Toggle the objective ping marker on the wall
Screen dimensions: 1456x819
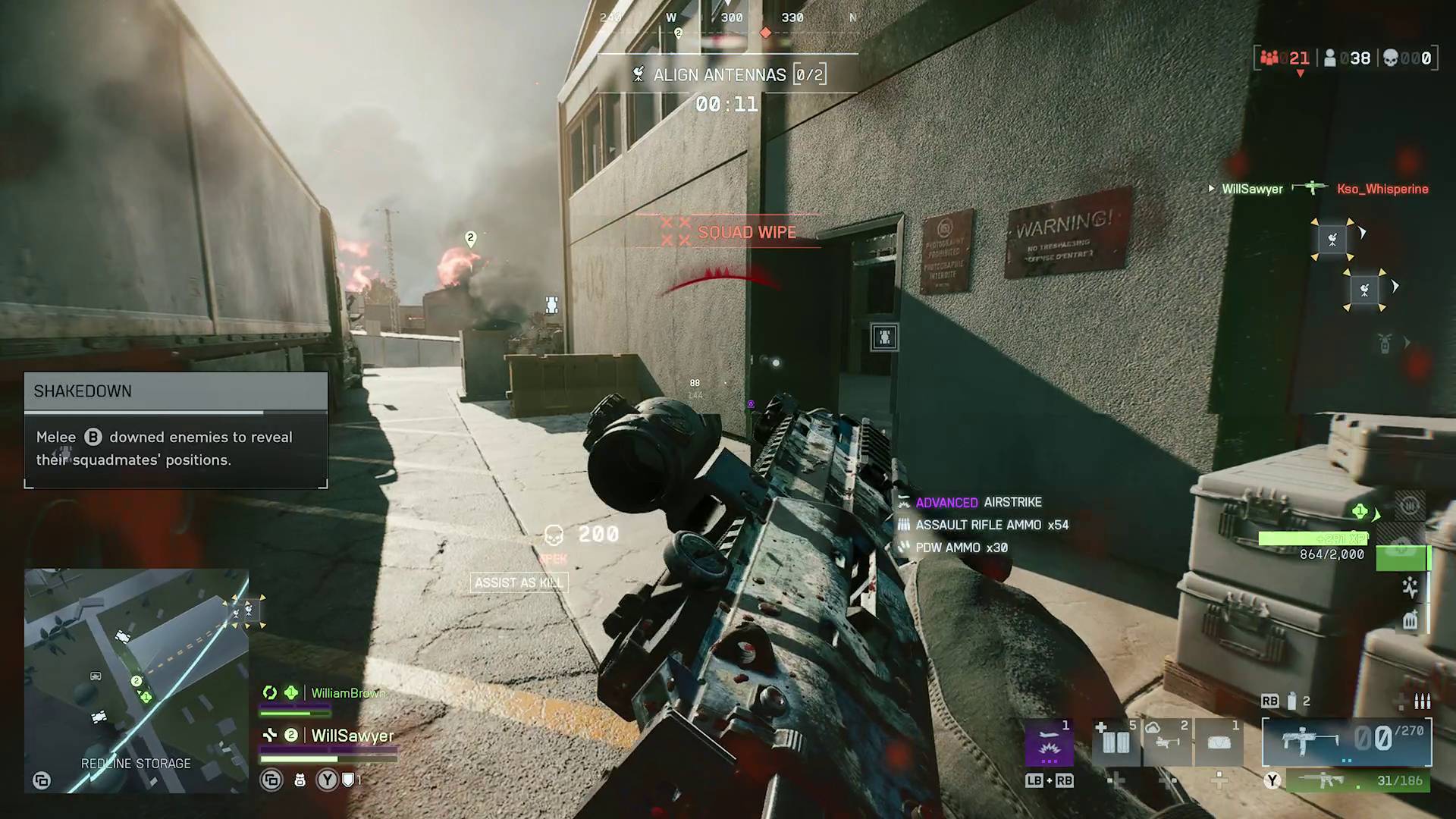coord(886,337)
